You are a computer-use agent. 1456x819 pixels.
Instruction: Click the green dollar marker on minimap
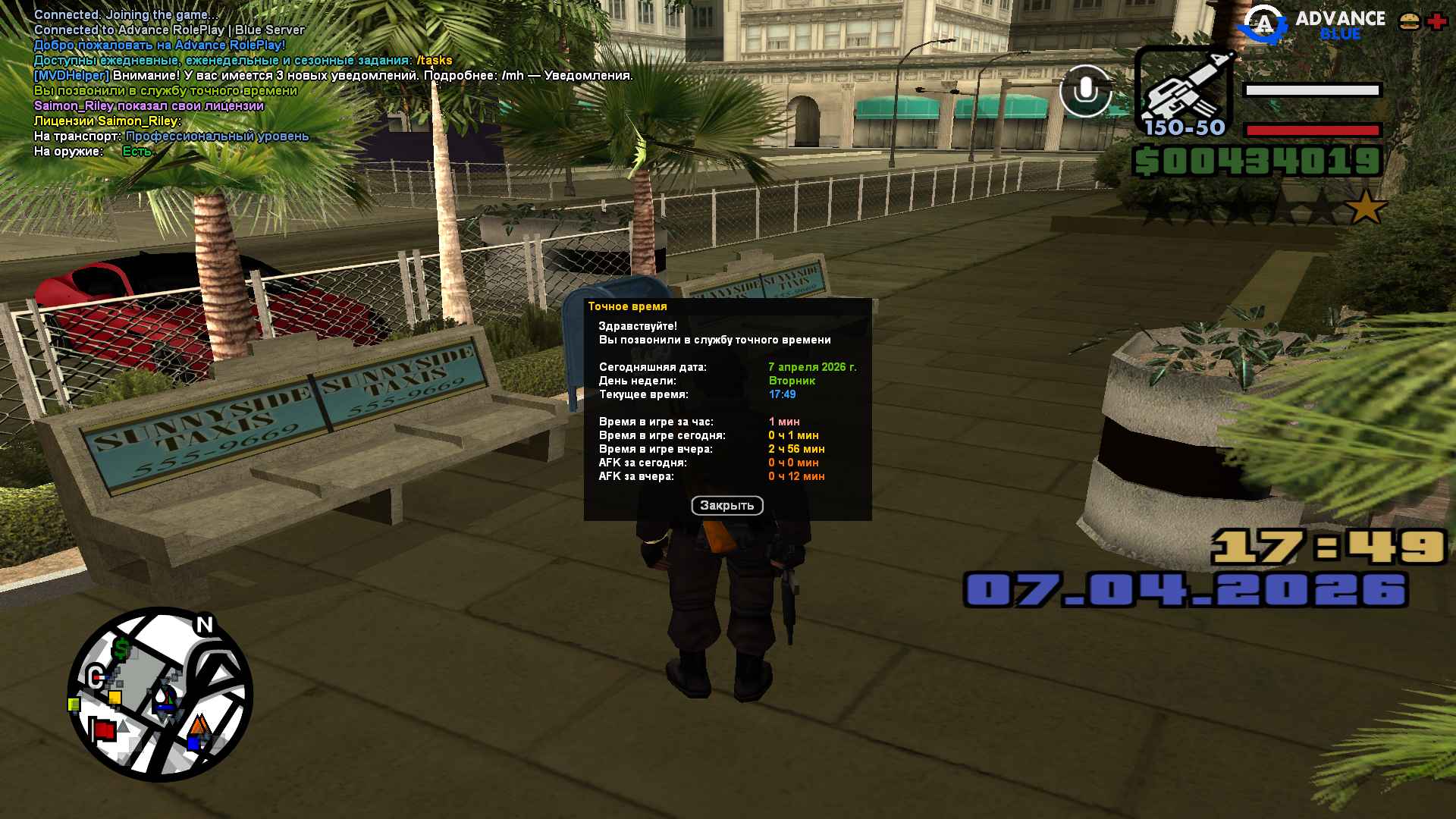121,649
